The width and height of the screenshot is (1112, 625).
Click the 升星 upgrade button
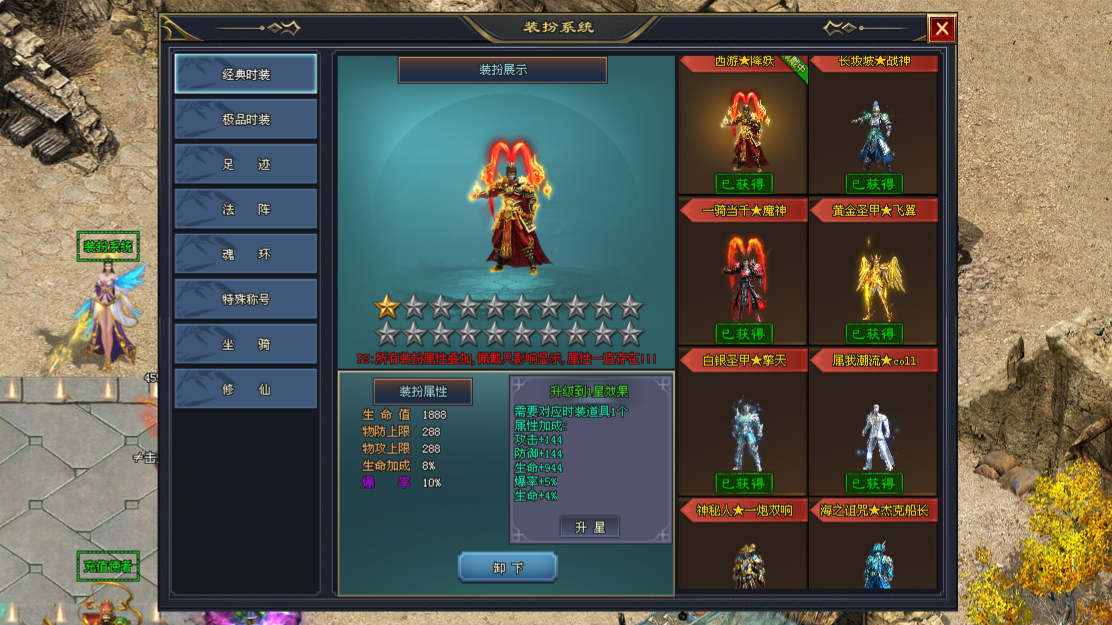[589, 527]
